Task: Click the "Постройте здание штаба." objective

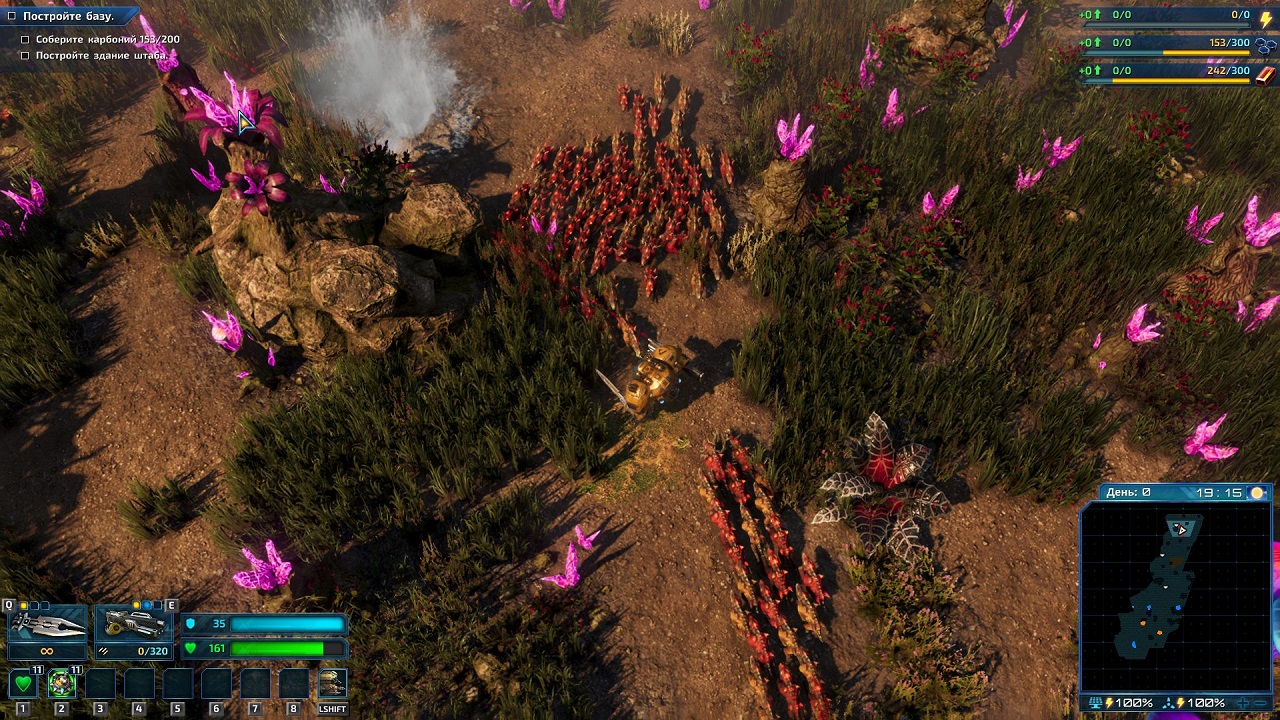Action: click(x=101, y=56)
